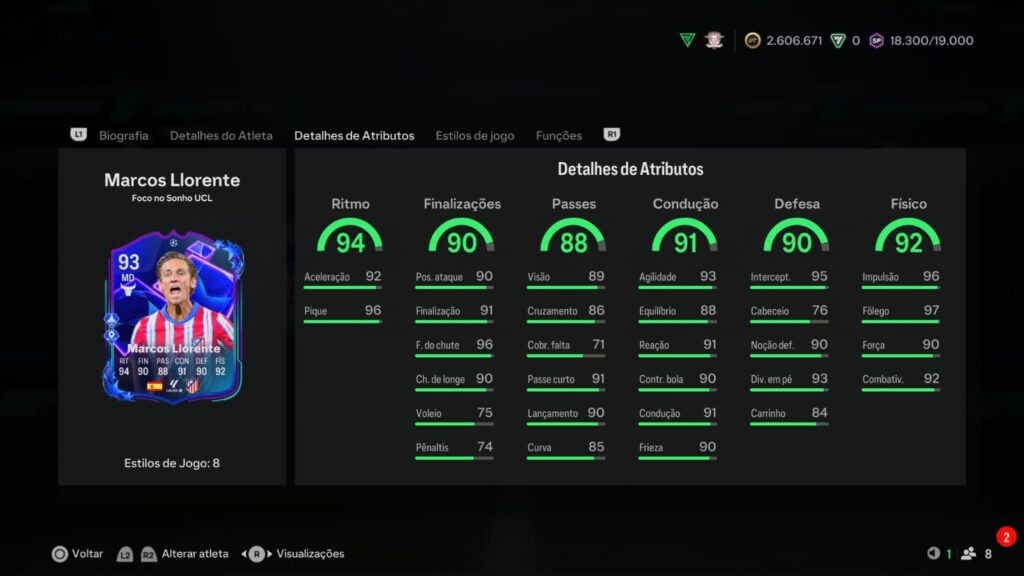Switch to the Biografia tab
The image size is (1024, 576).
[x=123, y=135]
